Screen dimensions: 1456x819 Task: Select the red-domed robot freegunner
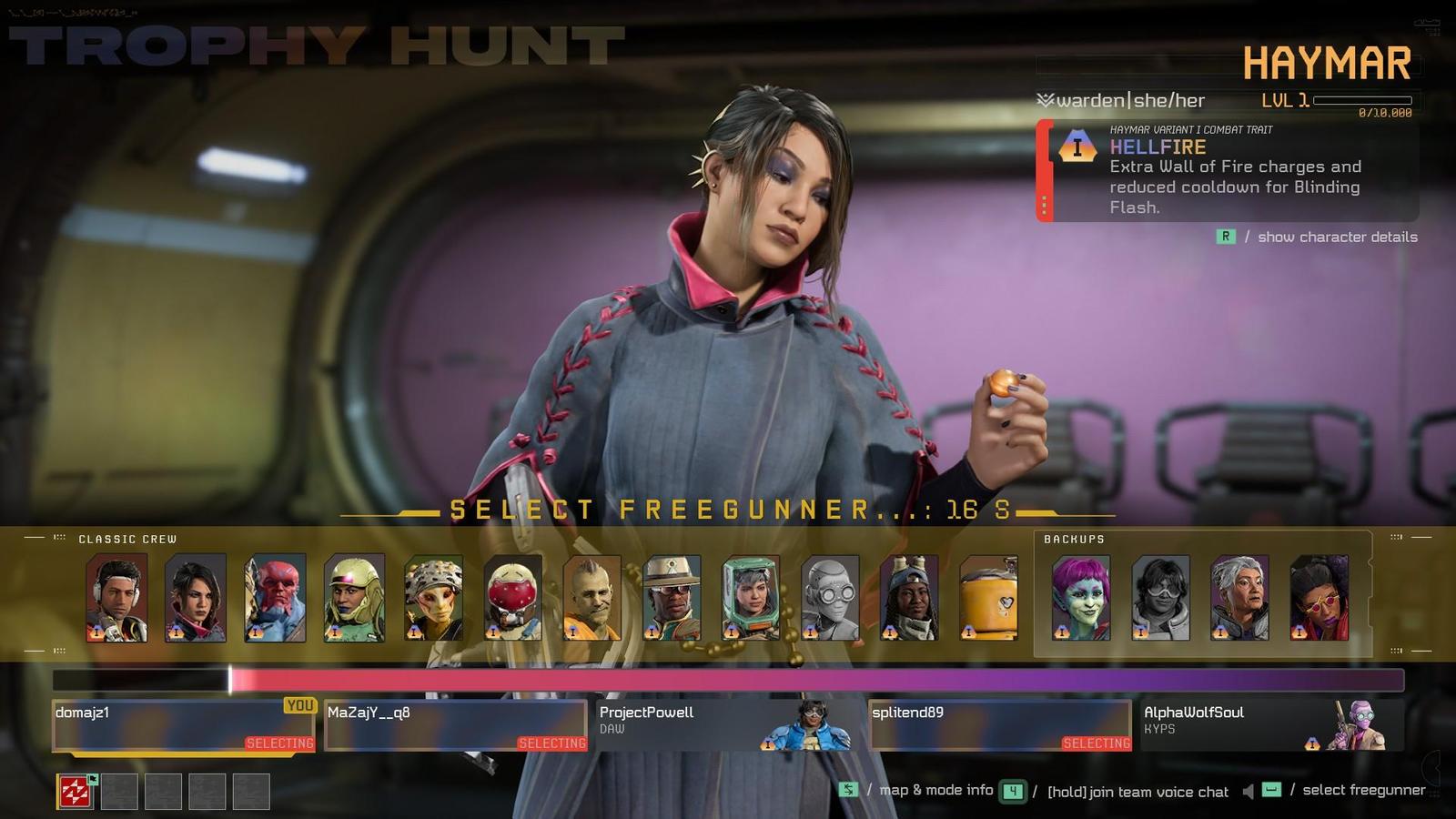tap(513, 598)
